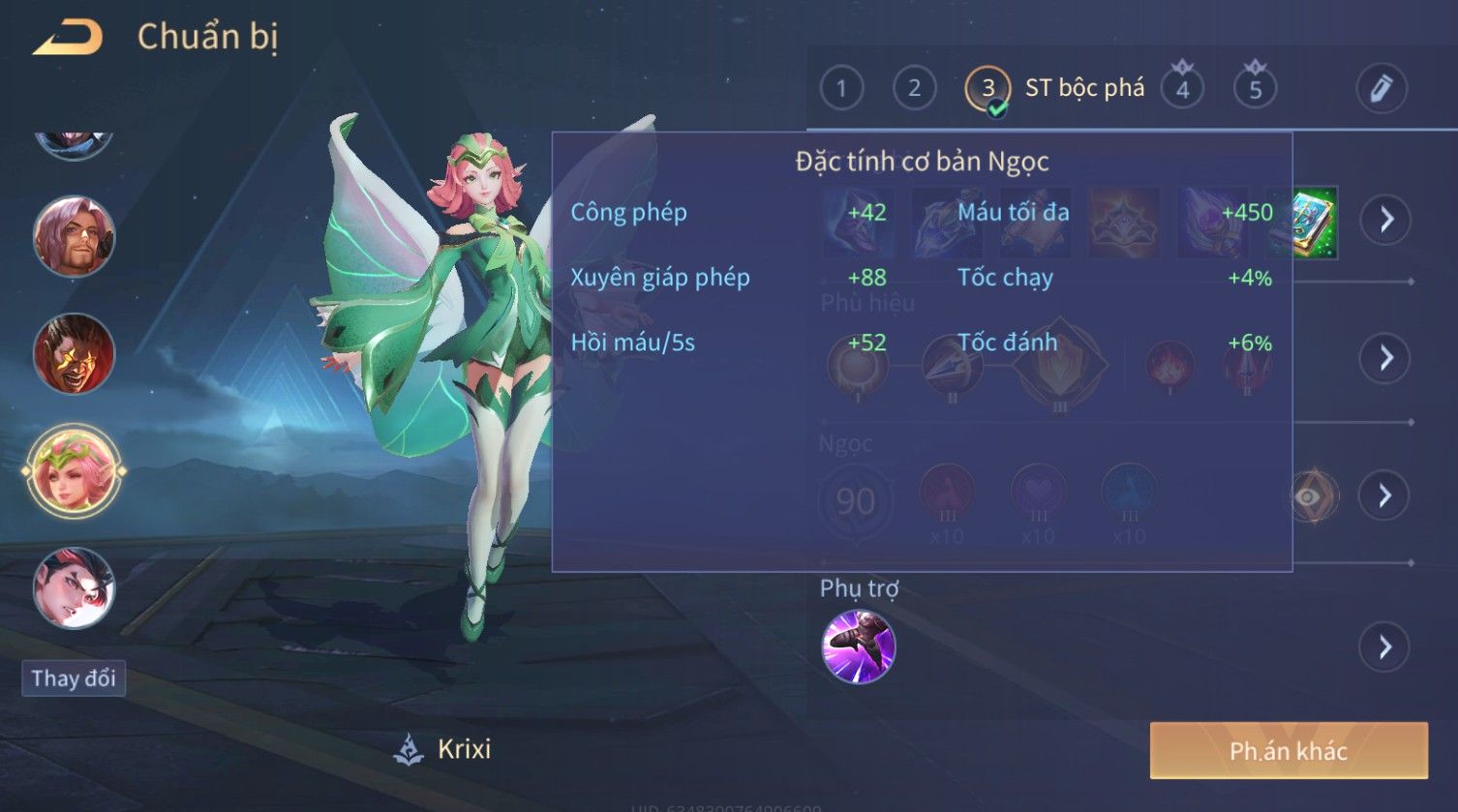Screen dimensions: 1458x812
Task: Edit the loadout name with pencil icon
Action: coord(1381,89)
